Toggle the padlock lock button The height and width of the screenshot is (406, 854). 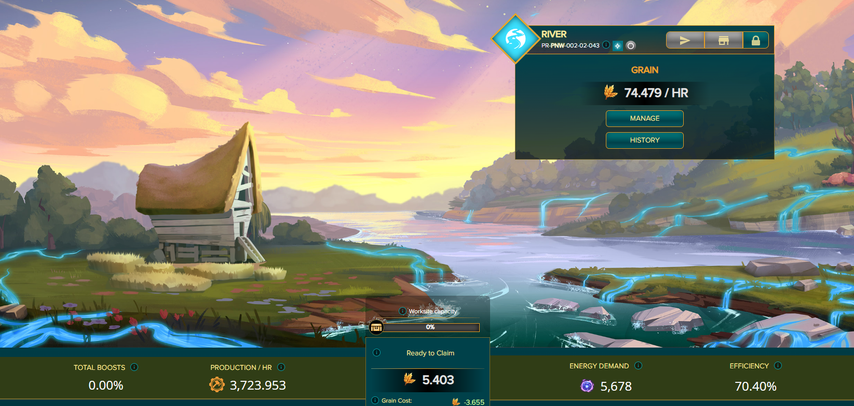click(x=755, y=40)
